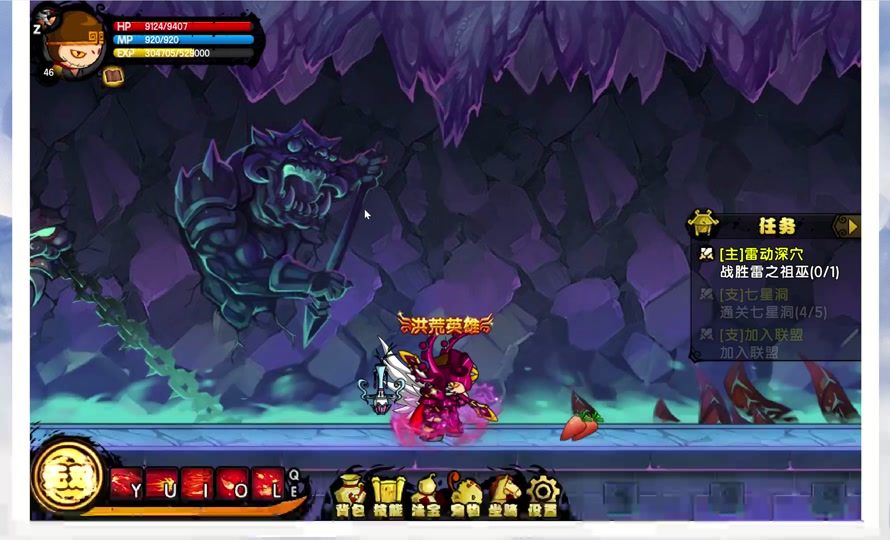
Task: Open the 坐骑 mount menu
Action: (503, 495)
